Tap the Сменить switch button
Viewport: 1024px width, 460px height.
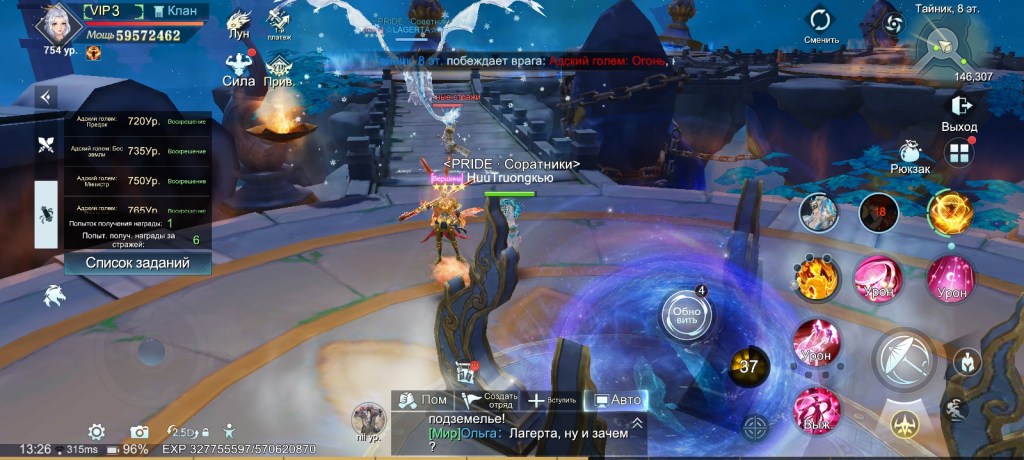(820, 24)
